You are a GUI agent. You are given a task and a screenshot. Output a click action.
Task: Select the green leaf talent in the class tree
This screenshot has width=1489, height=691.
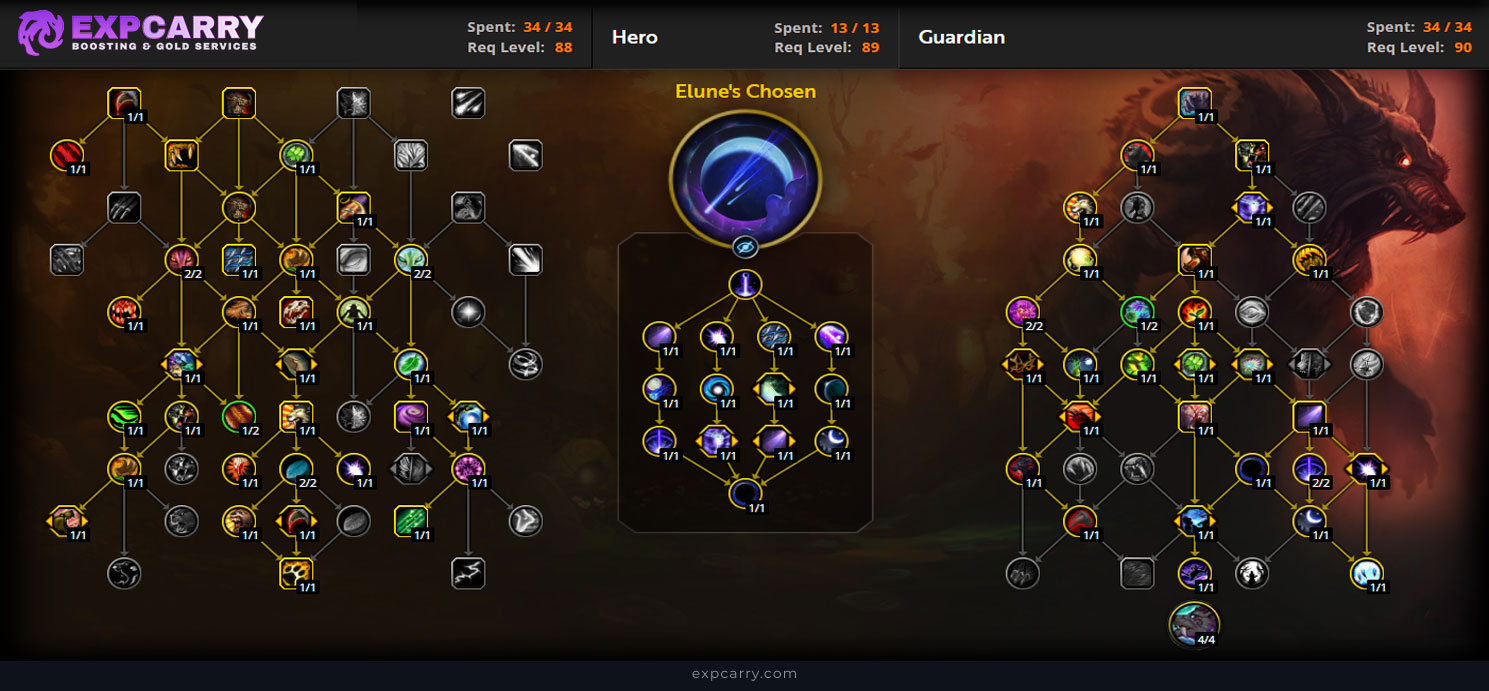(410, 362)
